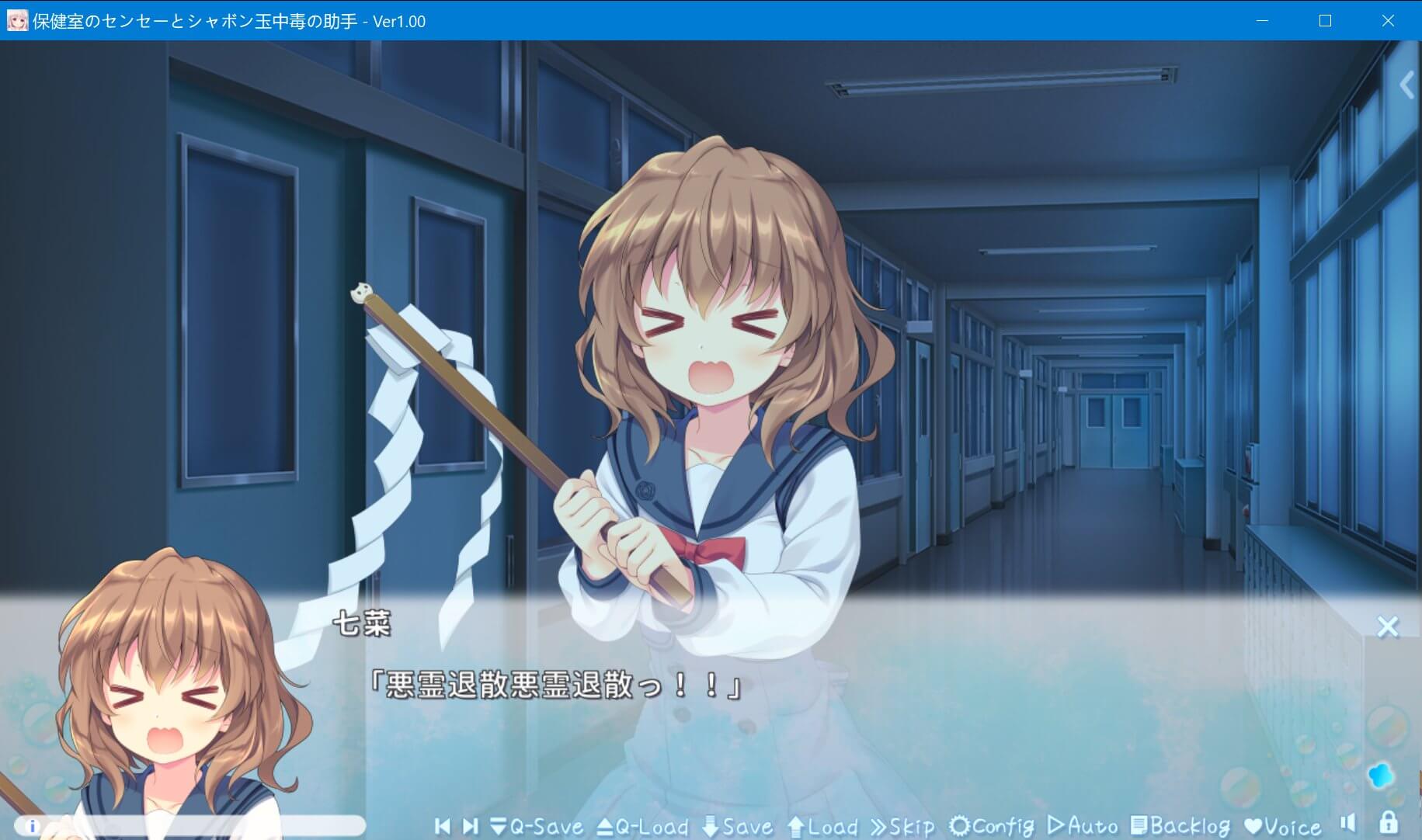Jump to the previous scene
This screenshot has height=840, width=1422.
click(443, 826)
